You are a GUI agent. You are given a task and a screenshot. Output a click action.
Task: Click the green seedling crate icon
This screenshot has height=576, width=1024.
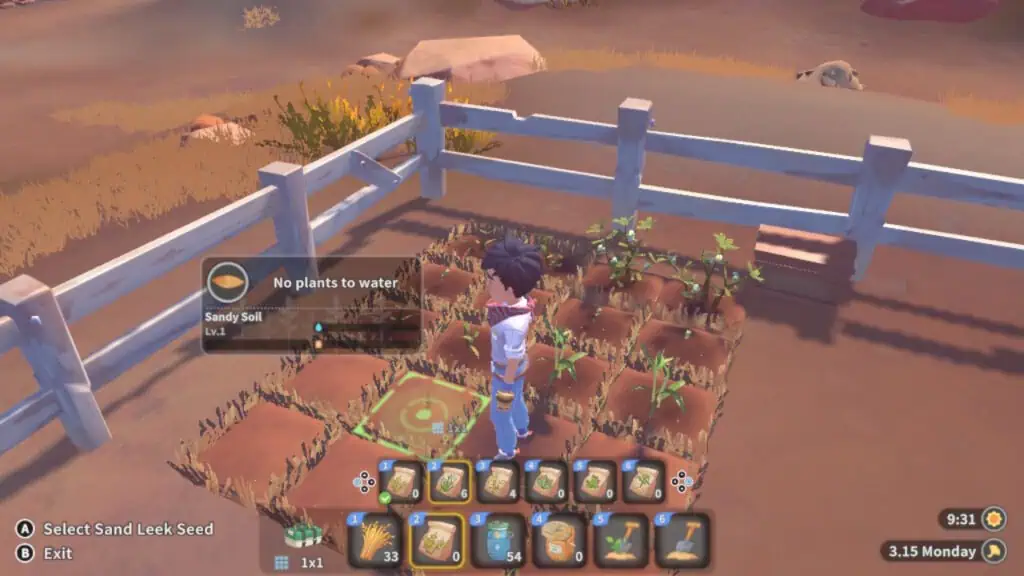pos(302,535)
